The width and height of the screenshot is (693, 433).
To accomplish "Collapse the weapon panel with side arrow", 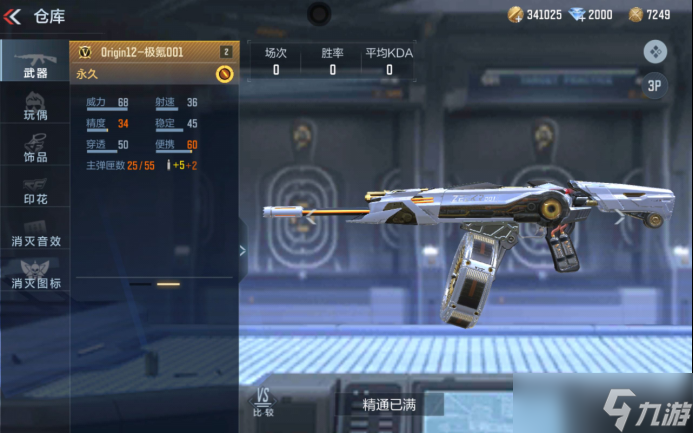I will (x=242, y=249).
